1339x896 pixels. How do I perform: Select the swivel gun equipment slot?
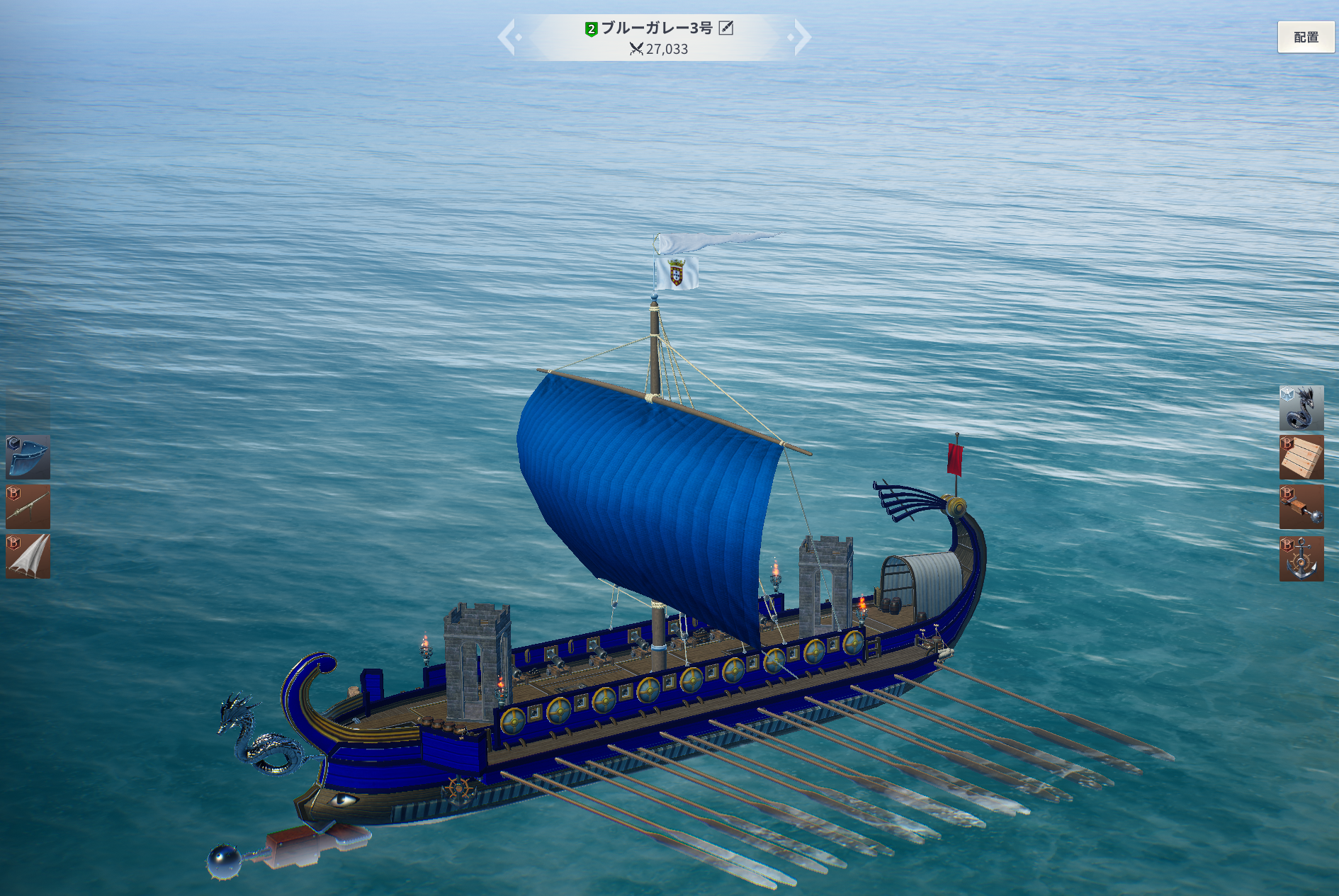tap(28, 506)
